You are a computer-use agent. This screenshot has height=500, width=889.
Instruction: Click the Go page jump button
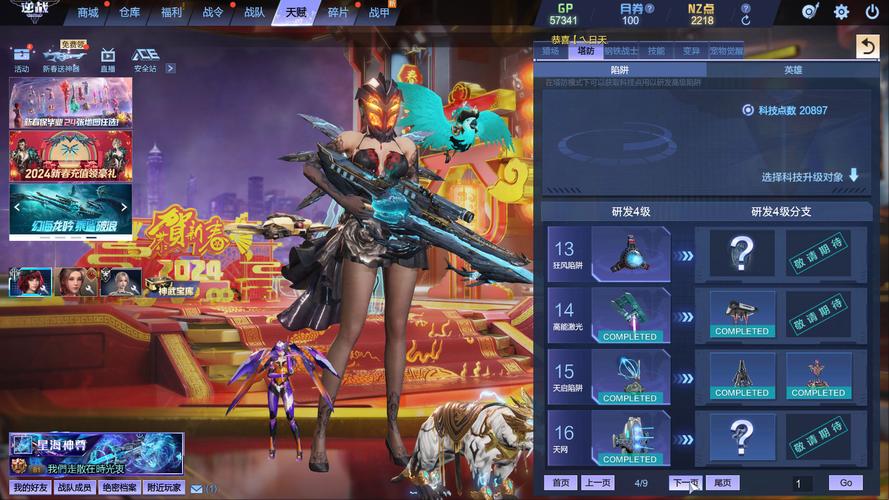coord(846,483)
